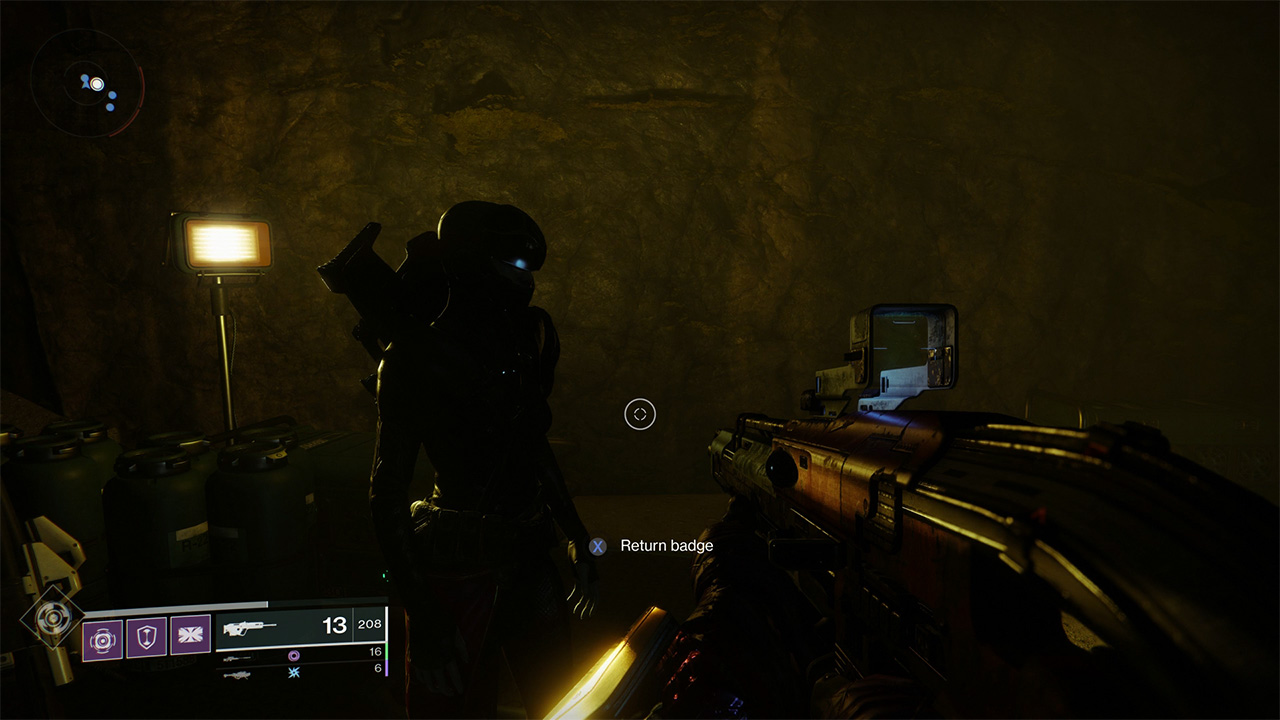
Task: Switch to the void energy weapon row
Action: click(x=300, y=657)
